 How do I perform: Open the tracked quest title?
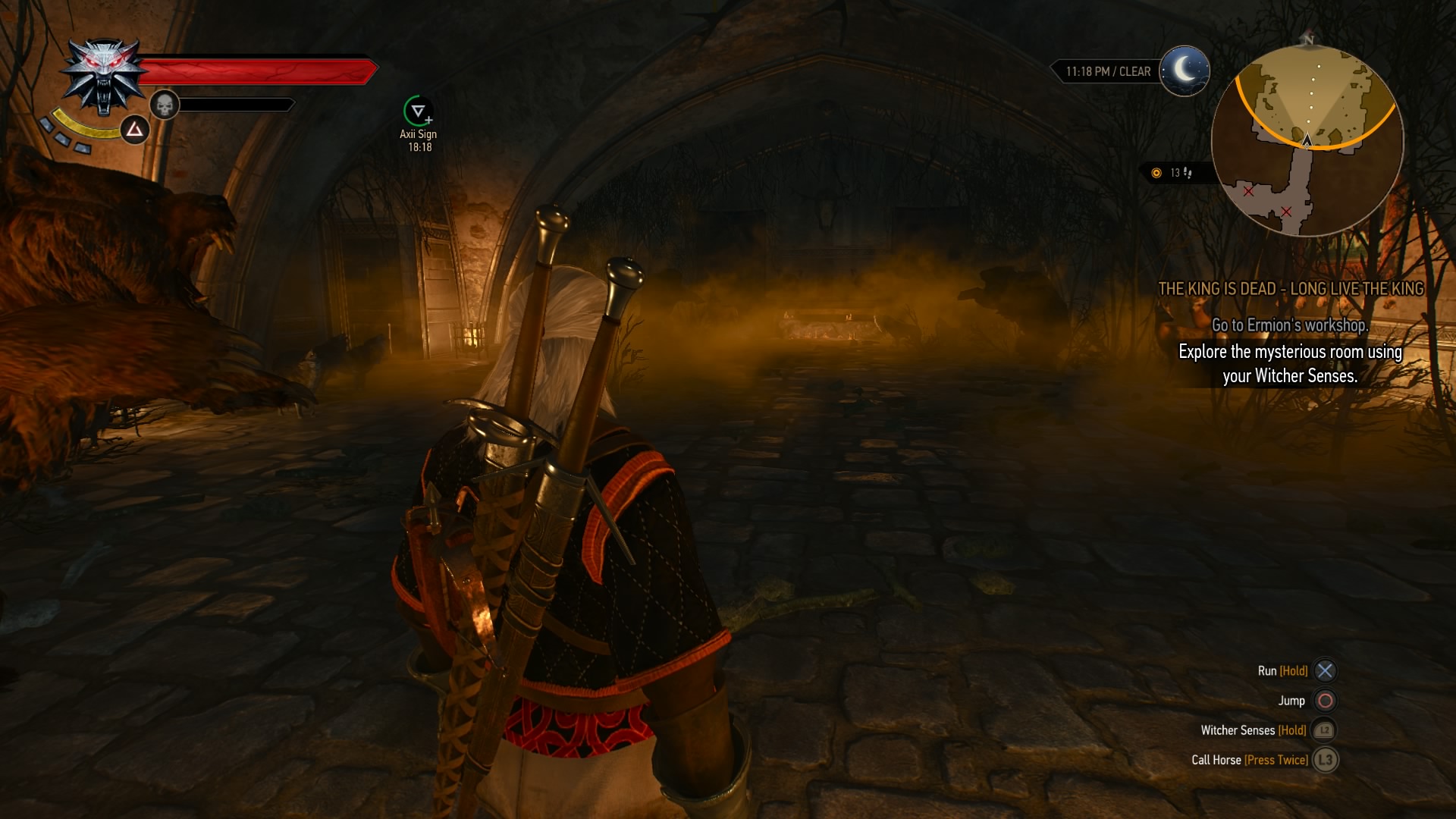[x=1291, y=289]
